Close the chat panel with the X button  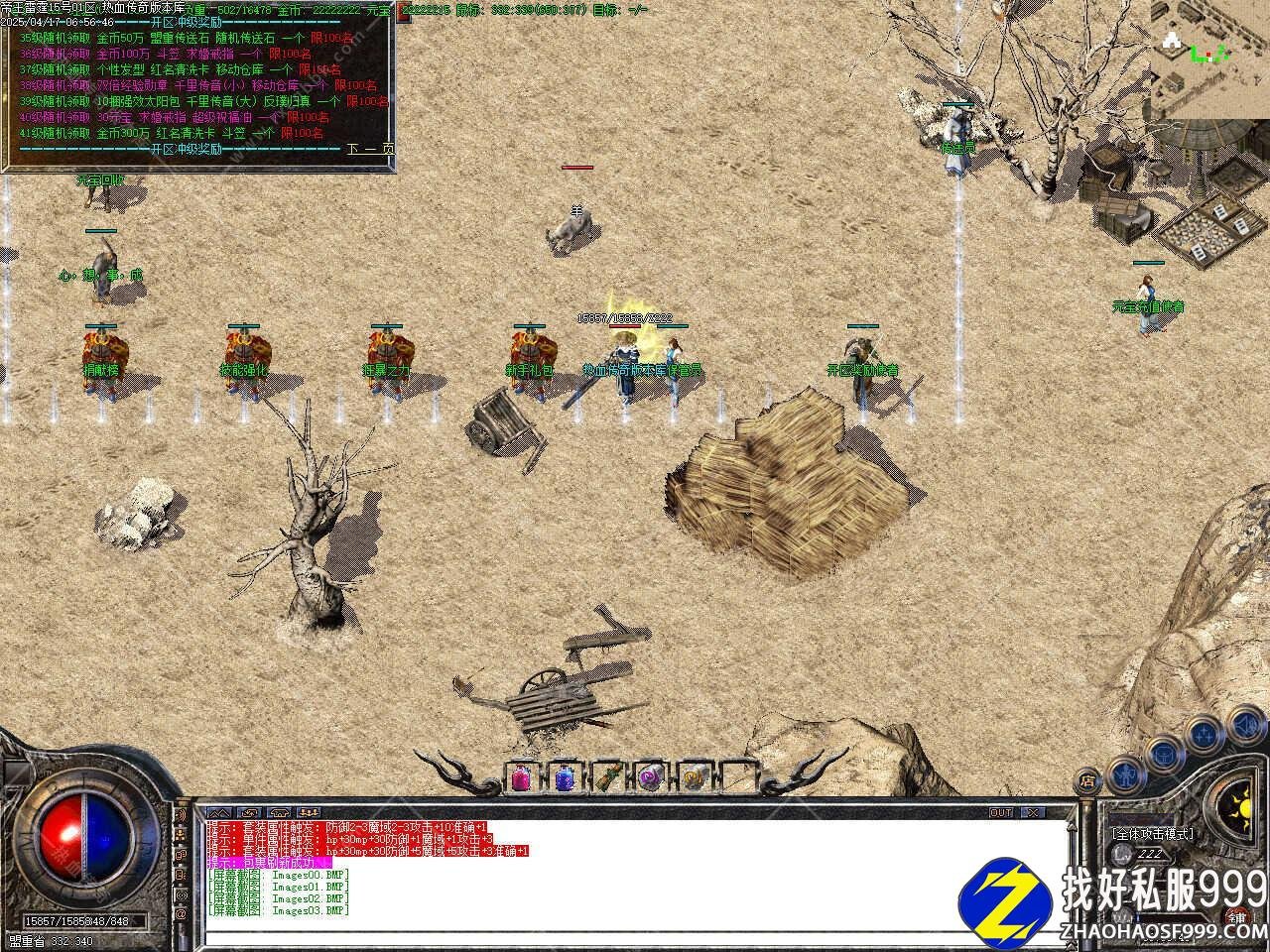pyautogui.click(x=1034, y=812)
